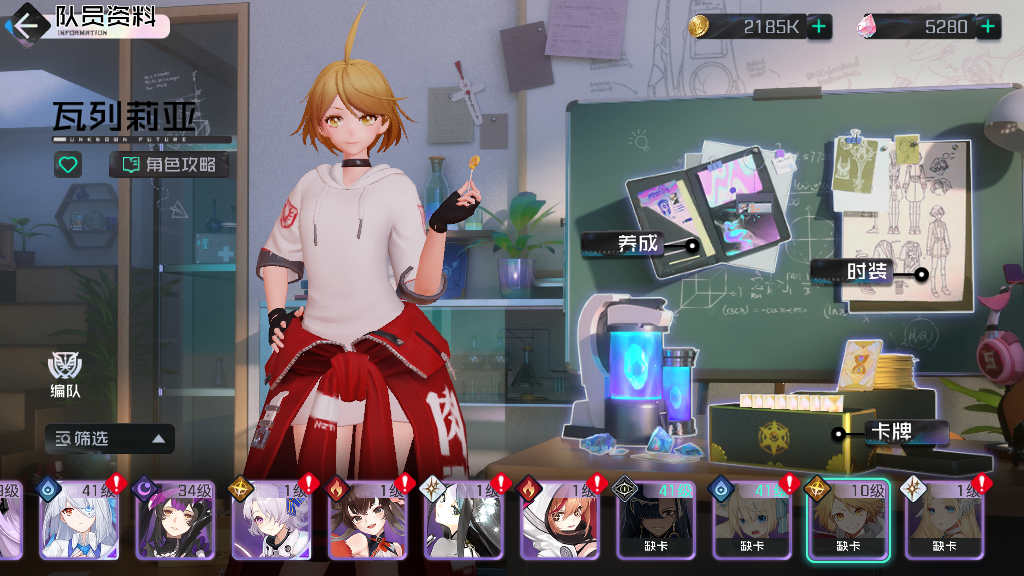Select the blonde blue-eyed level 41 缺卡 portrait
1024x576 pixels.
tap(752, 520)
